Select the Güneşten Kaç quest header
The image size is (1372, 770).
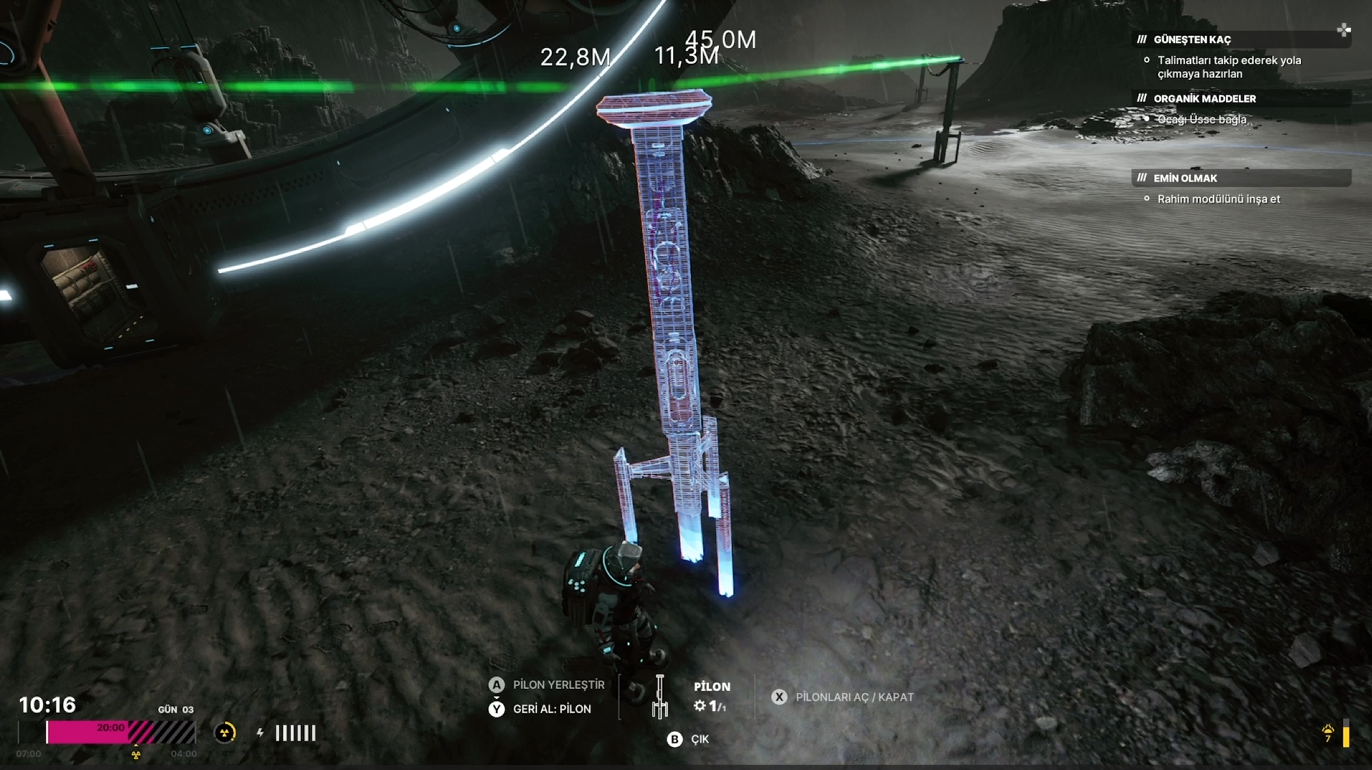[1192, 40]
